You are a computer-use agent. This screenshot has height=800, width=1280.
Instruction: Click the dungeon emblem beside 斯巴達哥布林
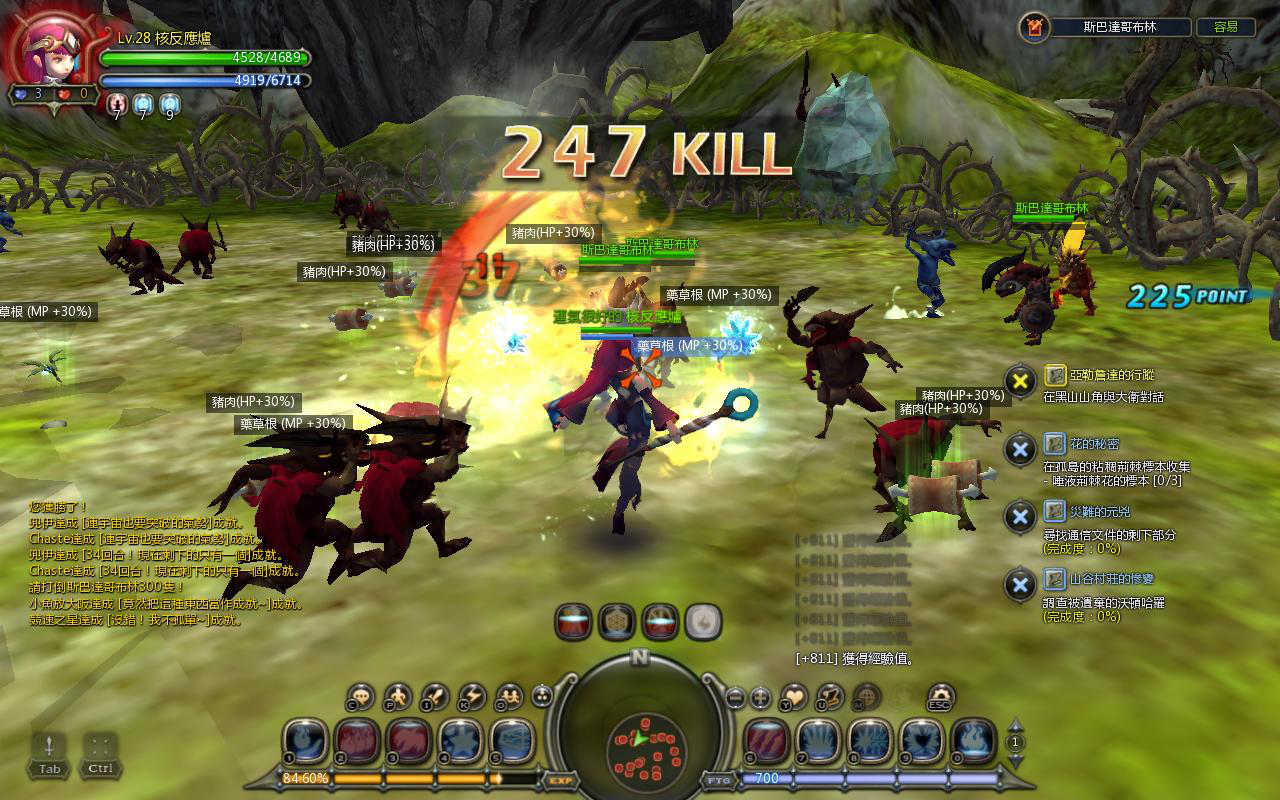(1036, 28)
